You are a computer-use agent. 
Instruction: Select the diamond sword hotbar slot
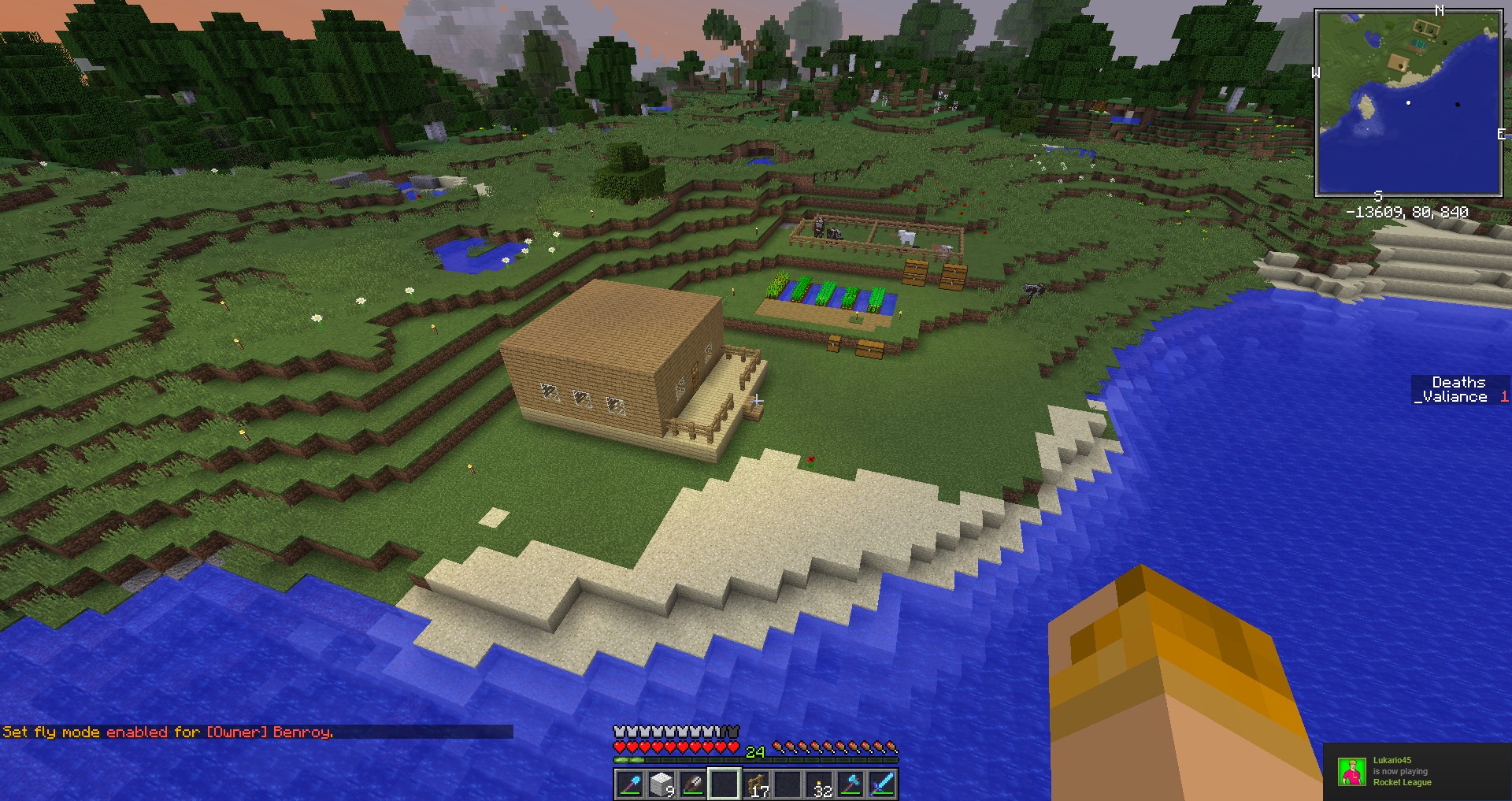[883, 784]
